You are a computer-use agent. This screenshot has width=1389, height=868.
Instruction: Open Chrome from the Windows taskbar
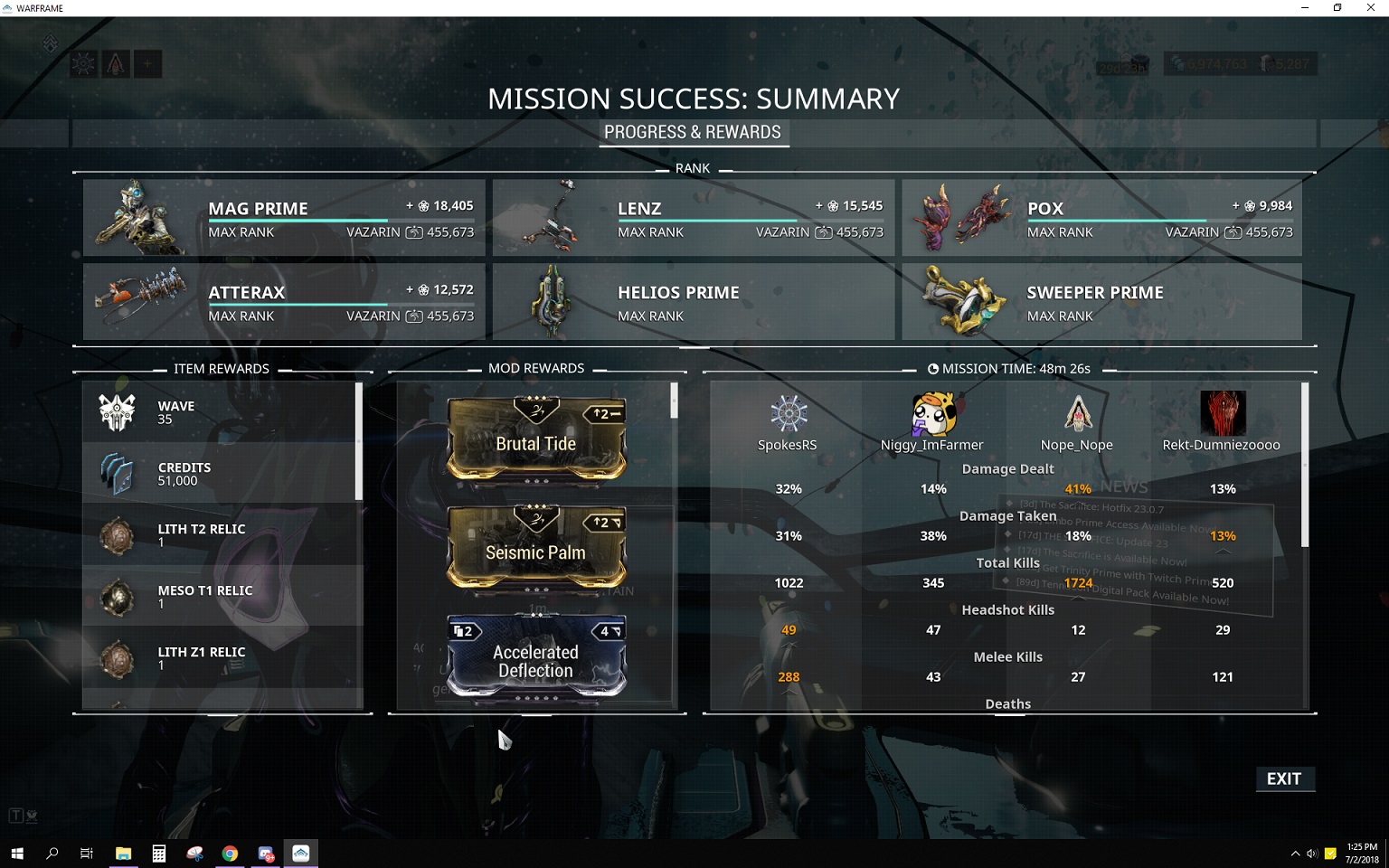[x=231, y=853]
